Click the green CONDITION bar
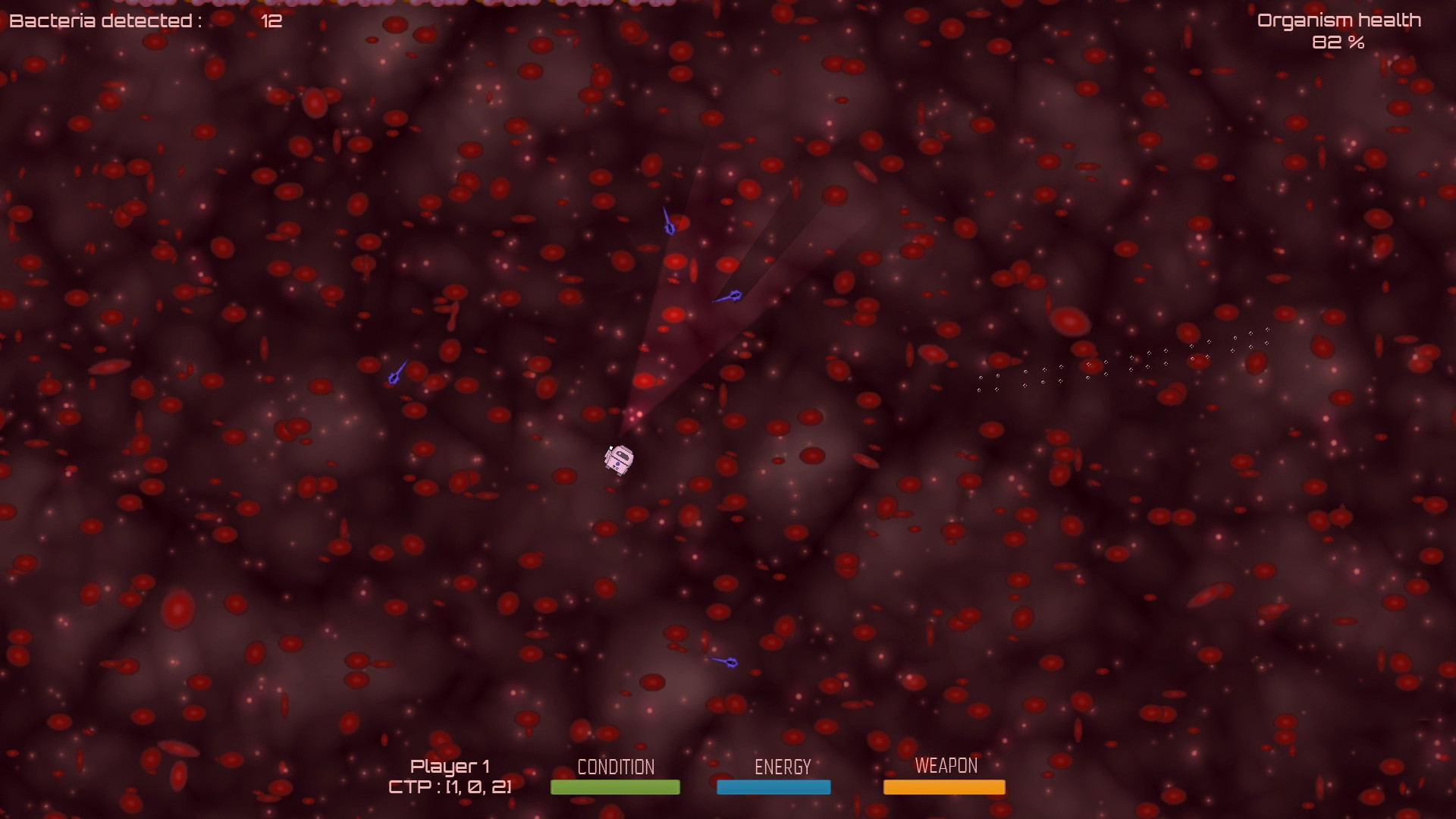Image resolution: width=1456 pixels, height=819 pixels. 614,787
